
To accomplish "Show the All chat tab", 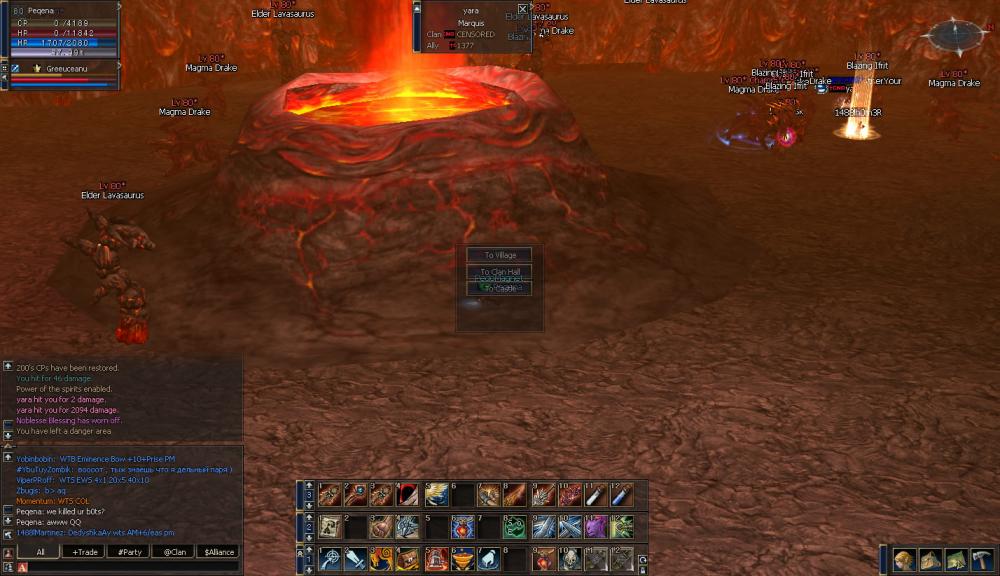I will tap(40, 551).
